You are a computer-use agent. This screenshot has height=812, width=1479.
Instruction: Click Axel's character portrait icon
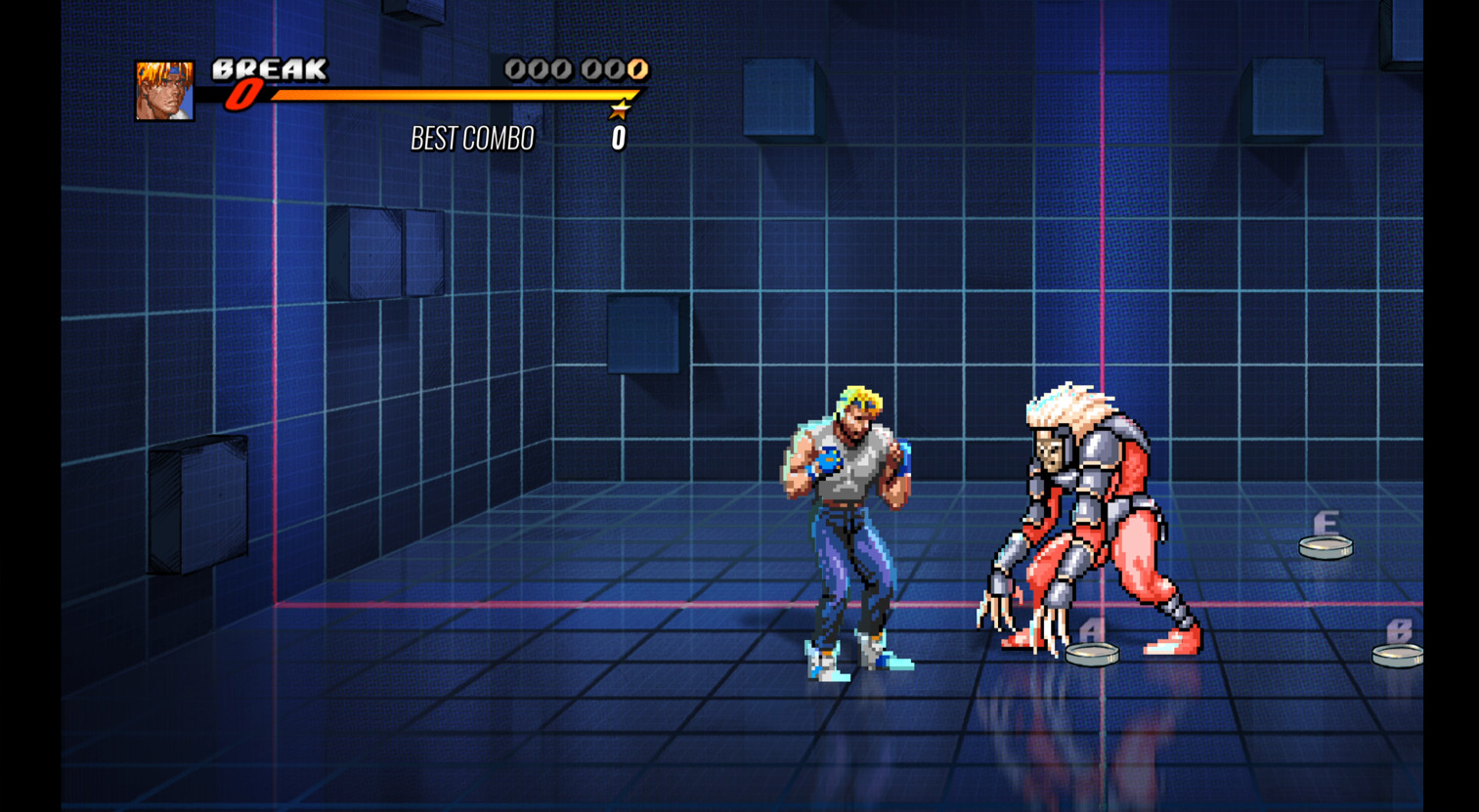coord(164,92)
